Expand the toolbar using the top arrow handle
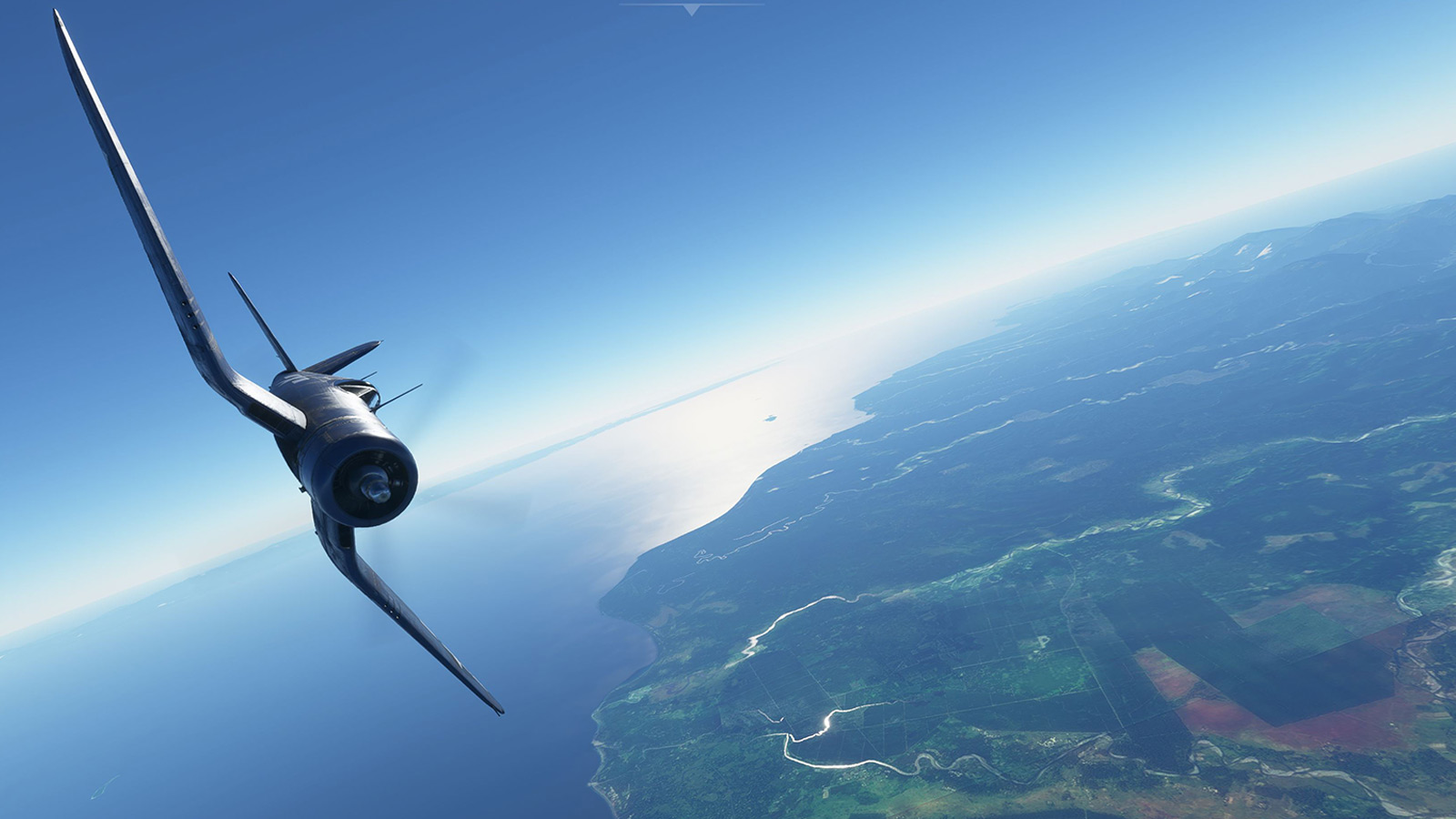This screenshot has height=819, width=1456. click(692, 9)
